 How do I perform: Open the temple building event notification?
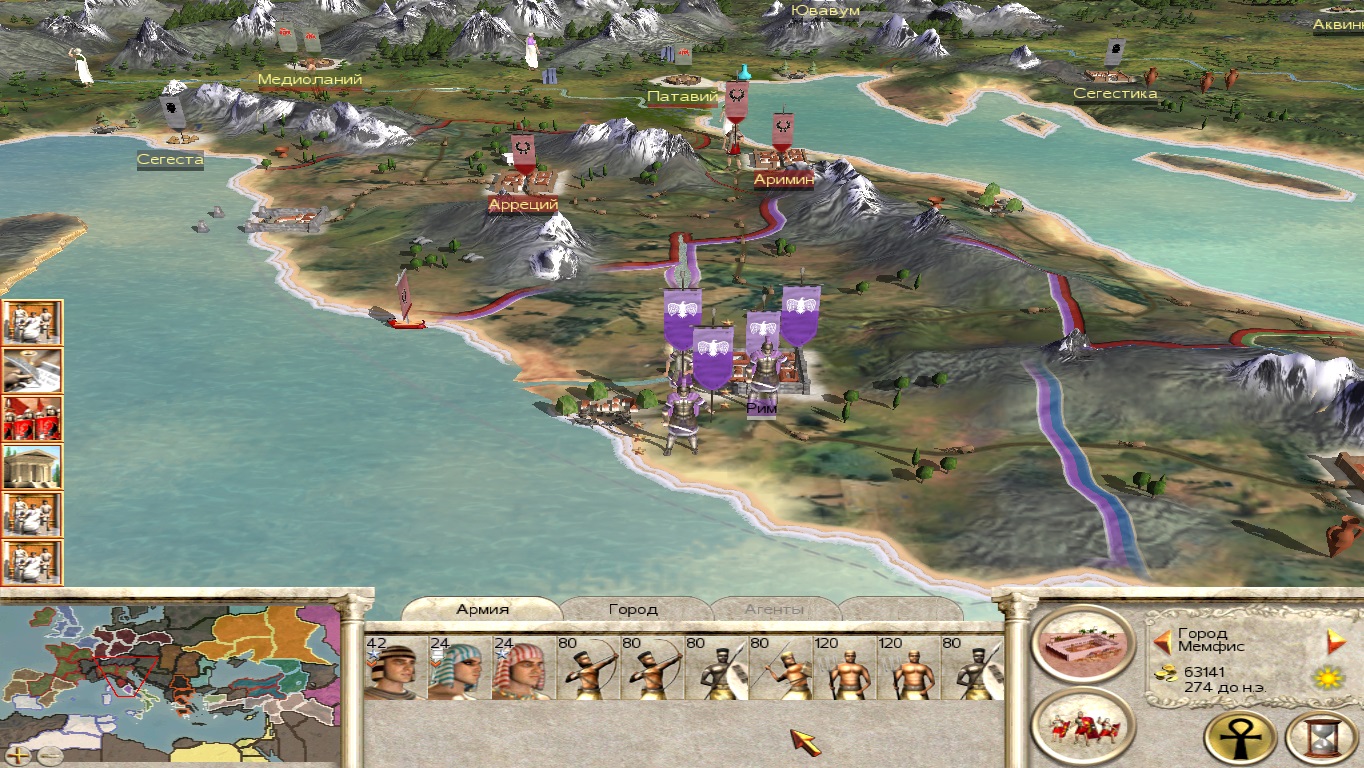[x=32, y=466]
